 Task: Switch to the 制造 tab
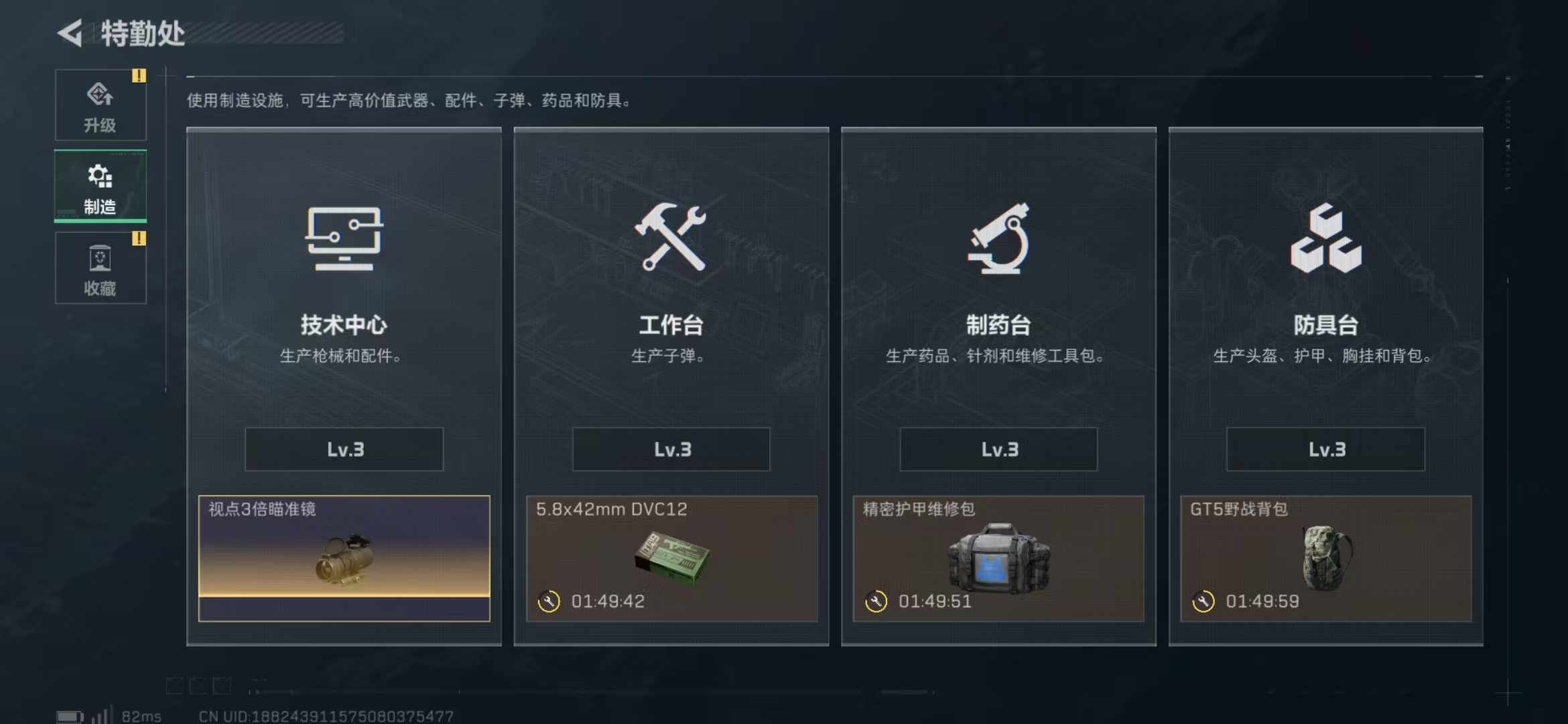click(x=99, y=186)
